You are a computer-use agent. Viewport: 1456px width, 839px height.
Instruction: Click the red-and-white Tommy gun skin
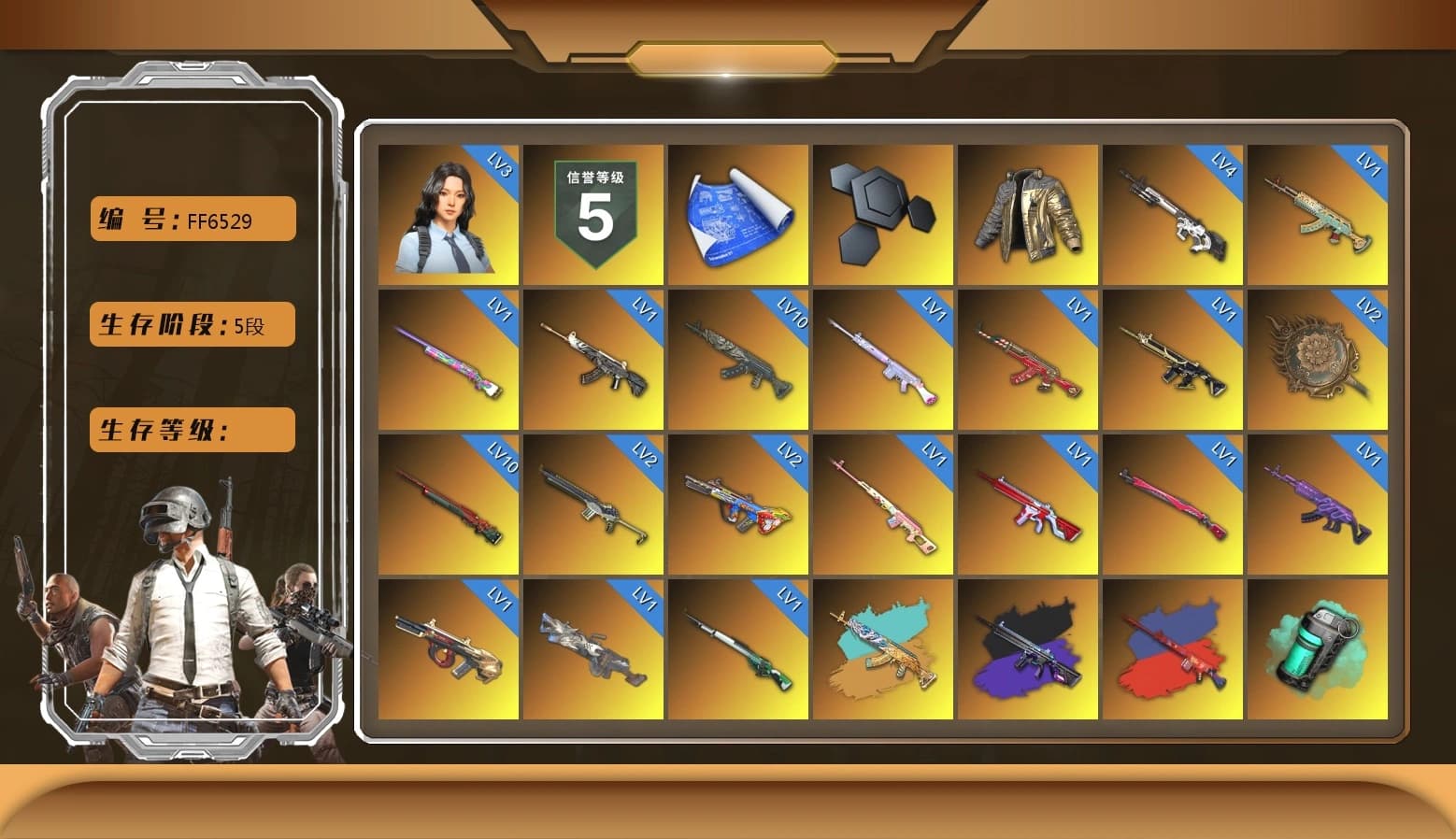pyautogui.click(x=1028, y=505)
